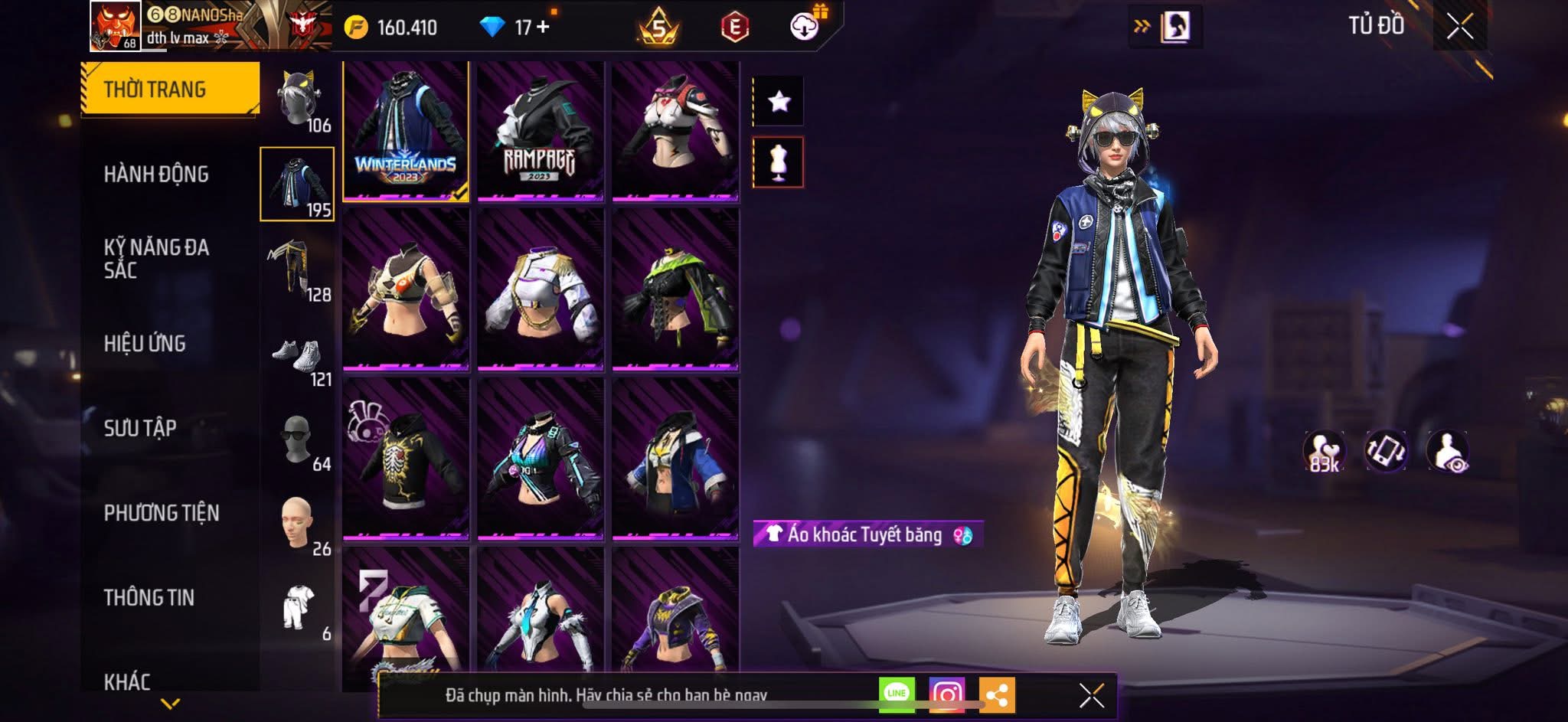Choose the black skeleton hoodie

406,458
